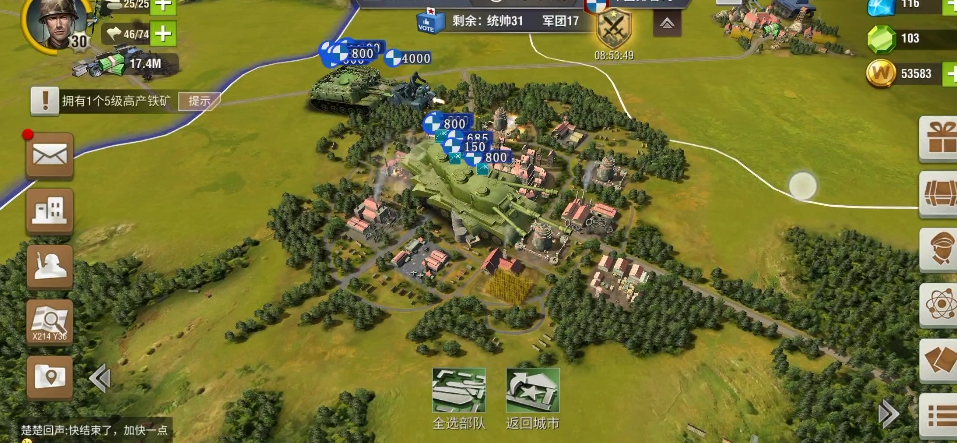The height and width of the screenshot is (443, 957).
Task: Open the VOTE ballot box icon
Action: coord(425,22)
